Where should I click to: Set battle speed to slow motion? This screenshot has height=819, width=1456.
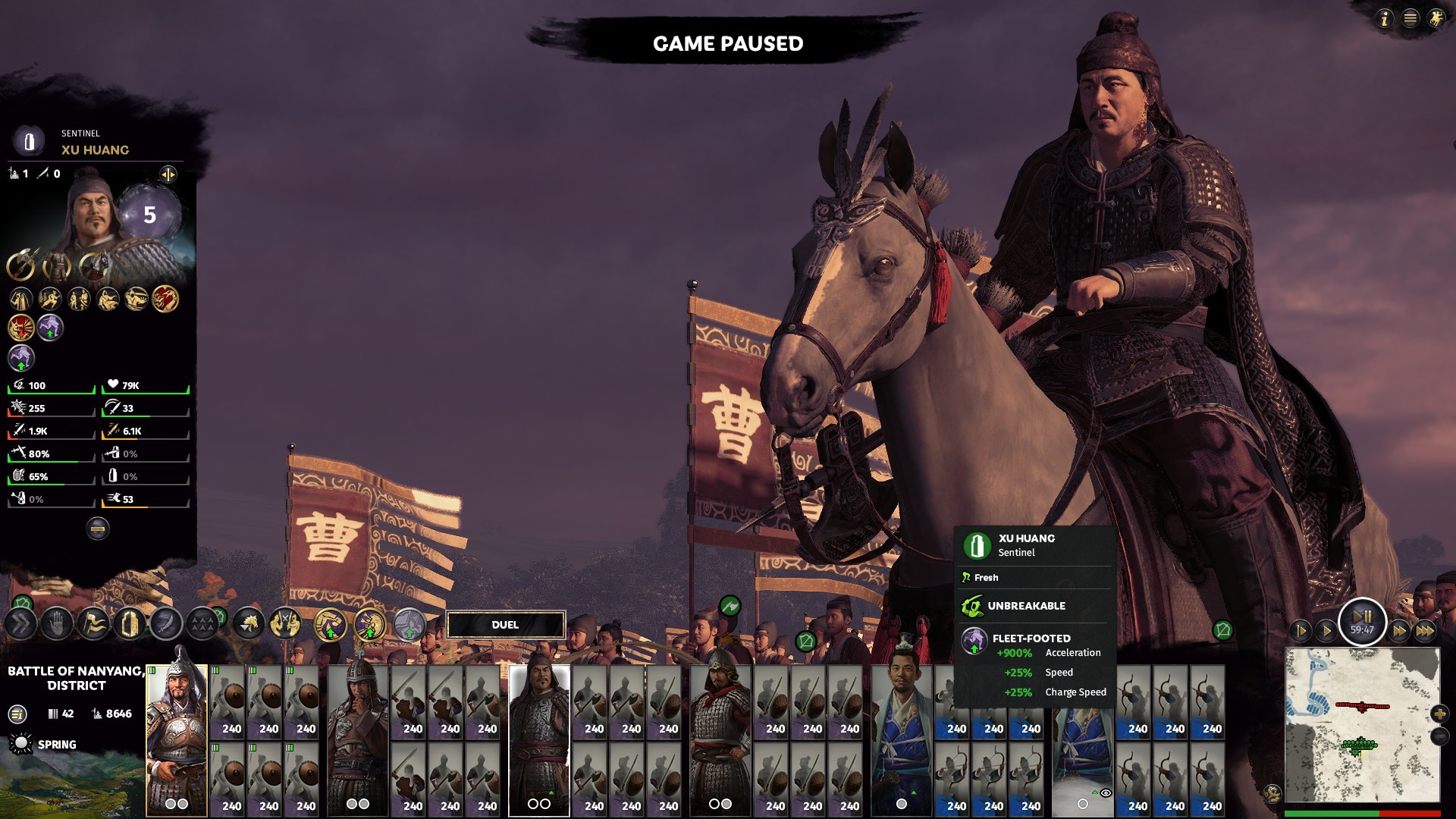(1300, 630)
